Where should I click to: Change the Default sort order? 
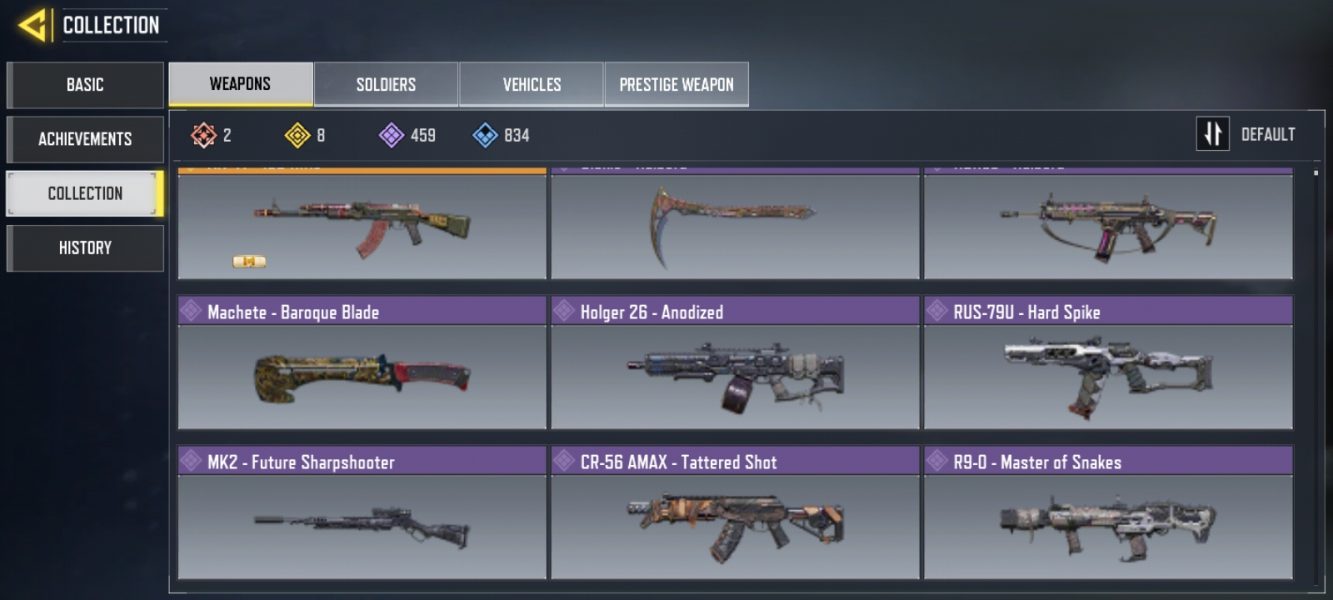click(1246, 134)
